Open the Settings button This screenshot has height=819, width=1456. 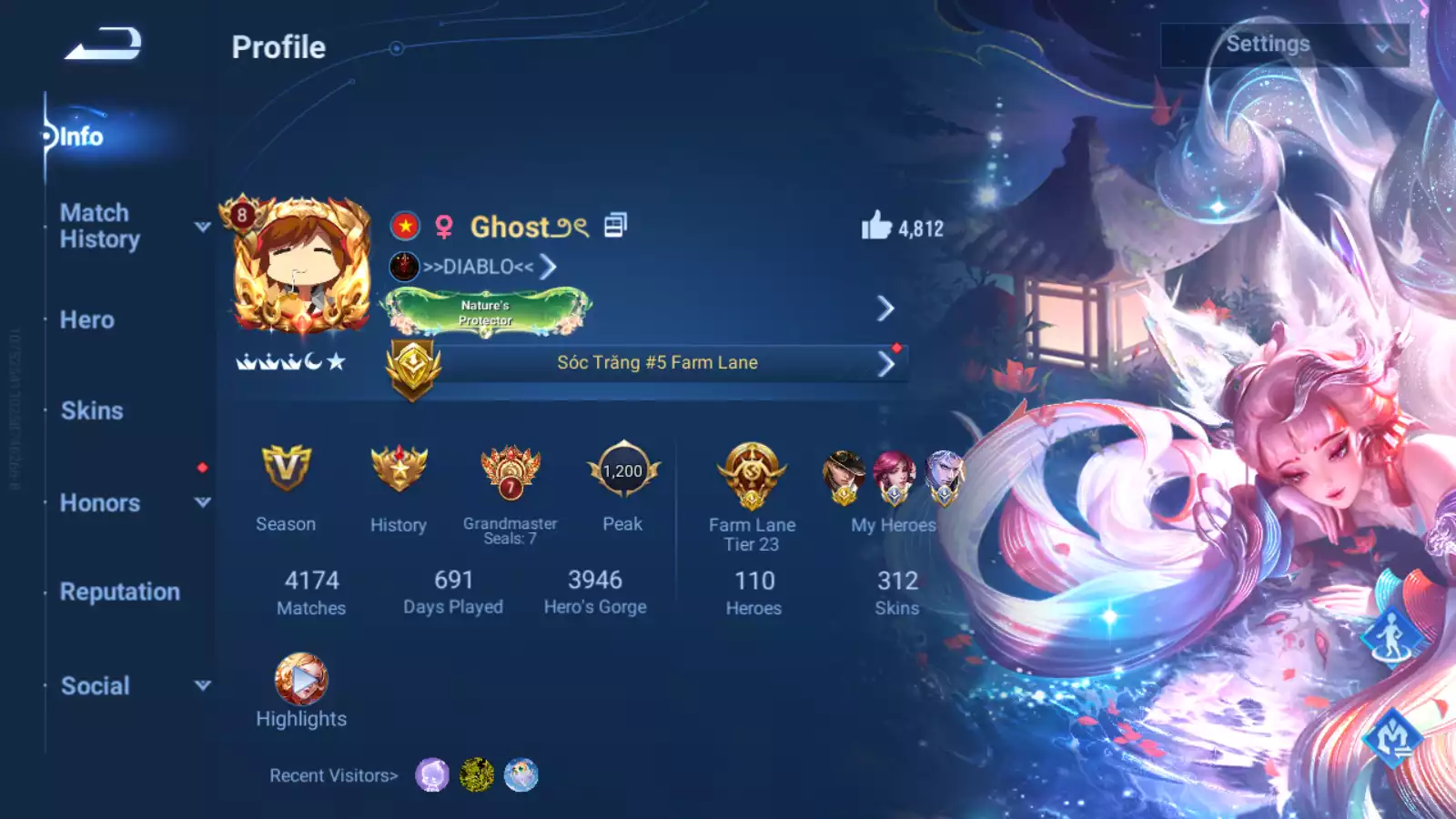(x=1284, y=45)
